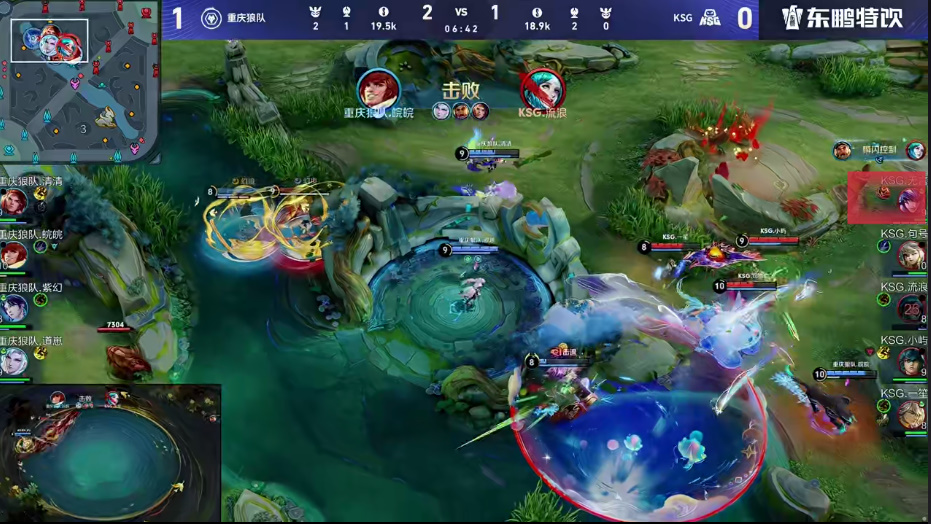Image resolution: width=931 pixels, height=524 pixels.
Task: Select player 重庆狼队.道崽 portrait
Action: click(14, 360)
